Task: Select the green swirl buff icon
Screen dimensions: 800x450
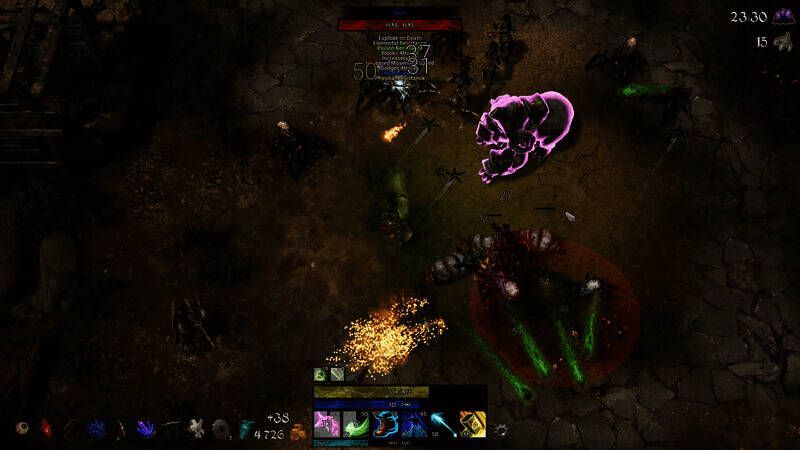Action: 320,374
